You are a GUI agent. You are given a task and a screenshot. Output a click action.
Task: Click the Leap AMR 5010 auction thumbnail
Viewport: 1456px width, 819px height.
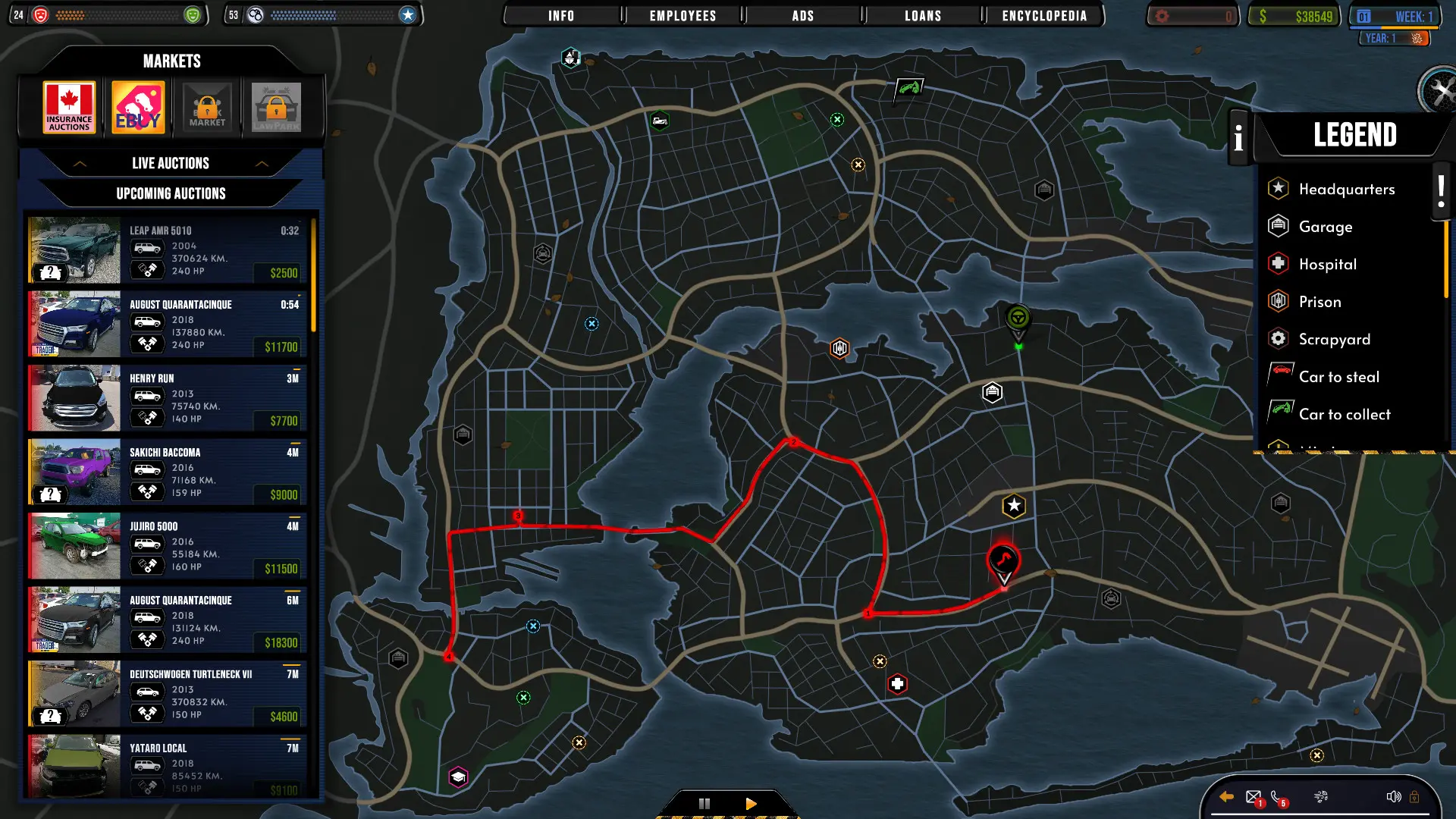(x=74, y=250)
